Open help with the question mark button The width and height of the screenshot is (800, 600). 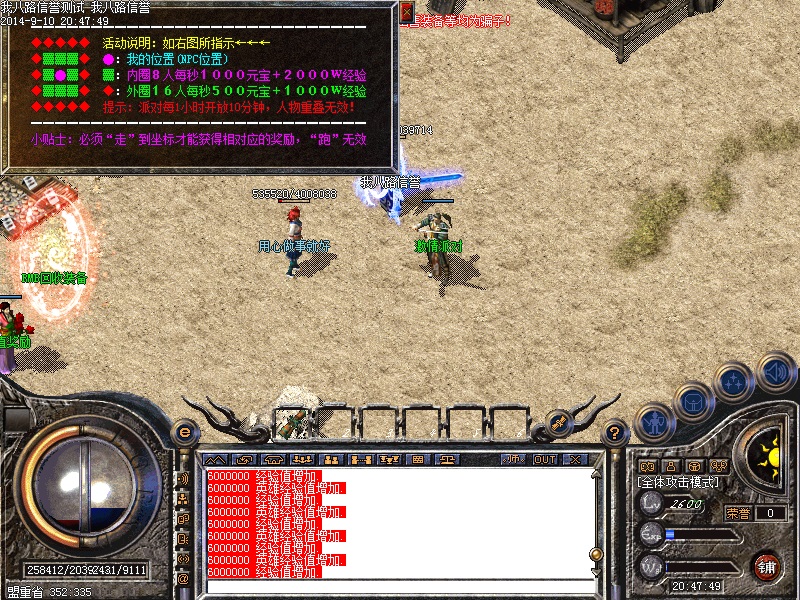[615, 433]
